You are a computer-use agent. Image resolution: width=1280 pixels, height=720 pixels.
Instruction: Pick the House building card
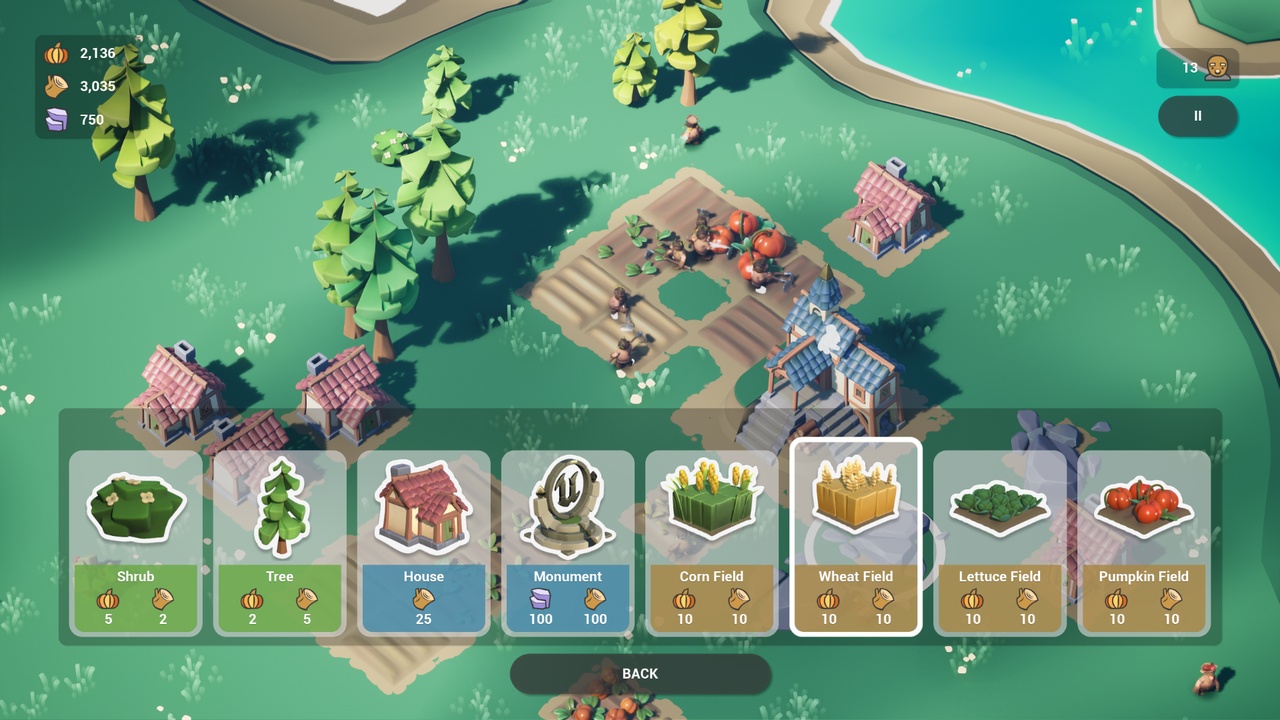tap(424, 542)
